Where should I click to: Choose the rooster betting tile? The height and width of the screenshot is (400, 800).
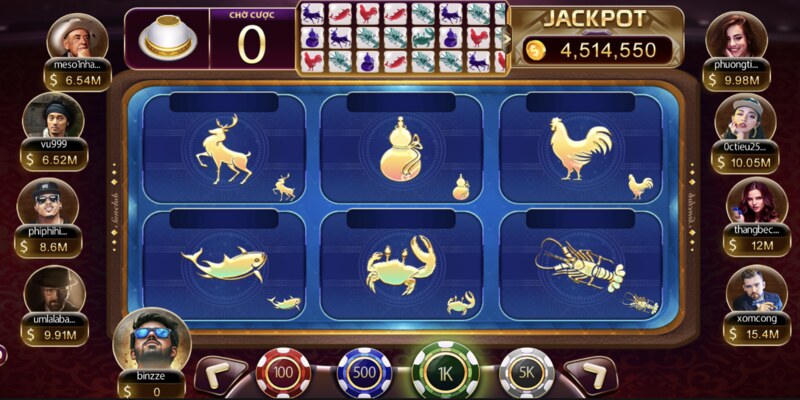[579, 152]
